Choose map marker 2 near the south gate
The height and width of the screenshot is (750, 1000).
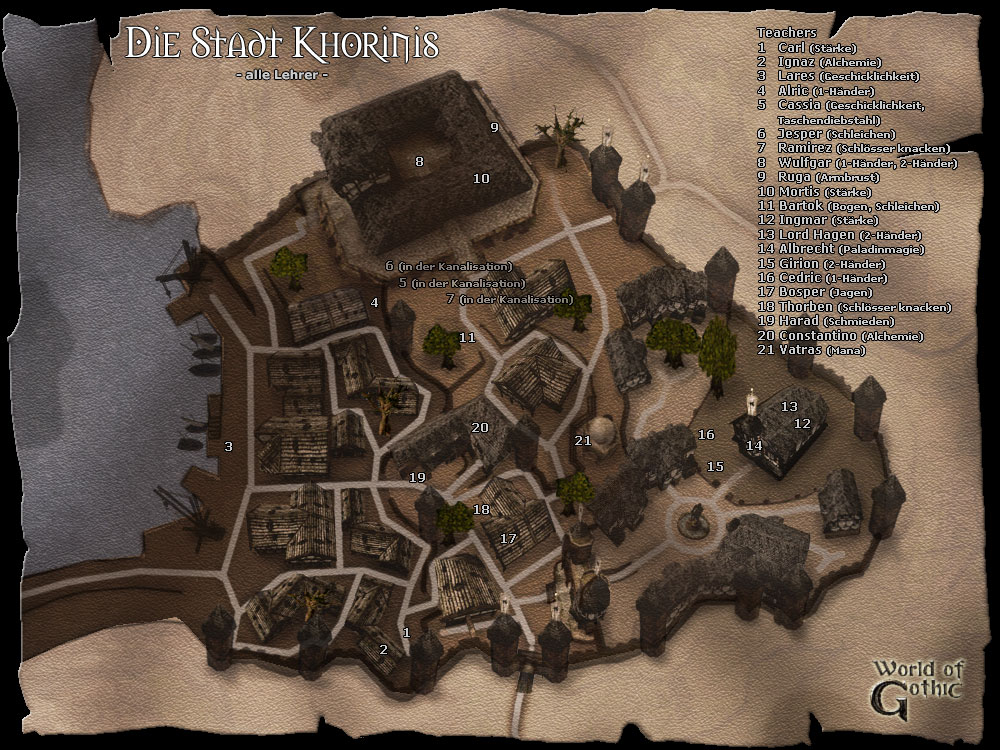[382, 649]
